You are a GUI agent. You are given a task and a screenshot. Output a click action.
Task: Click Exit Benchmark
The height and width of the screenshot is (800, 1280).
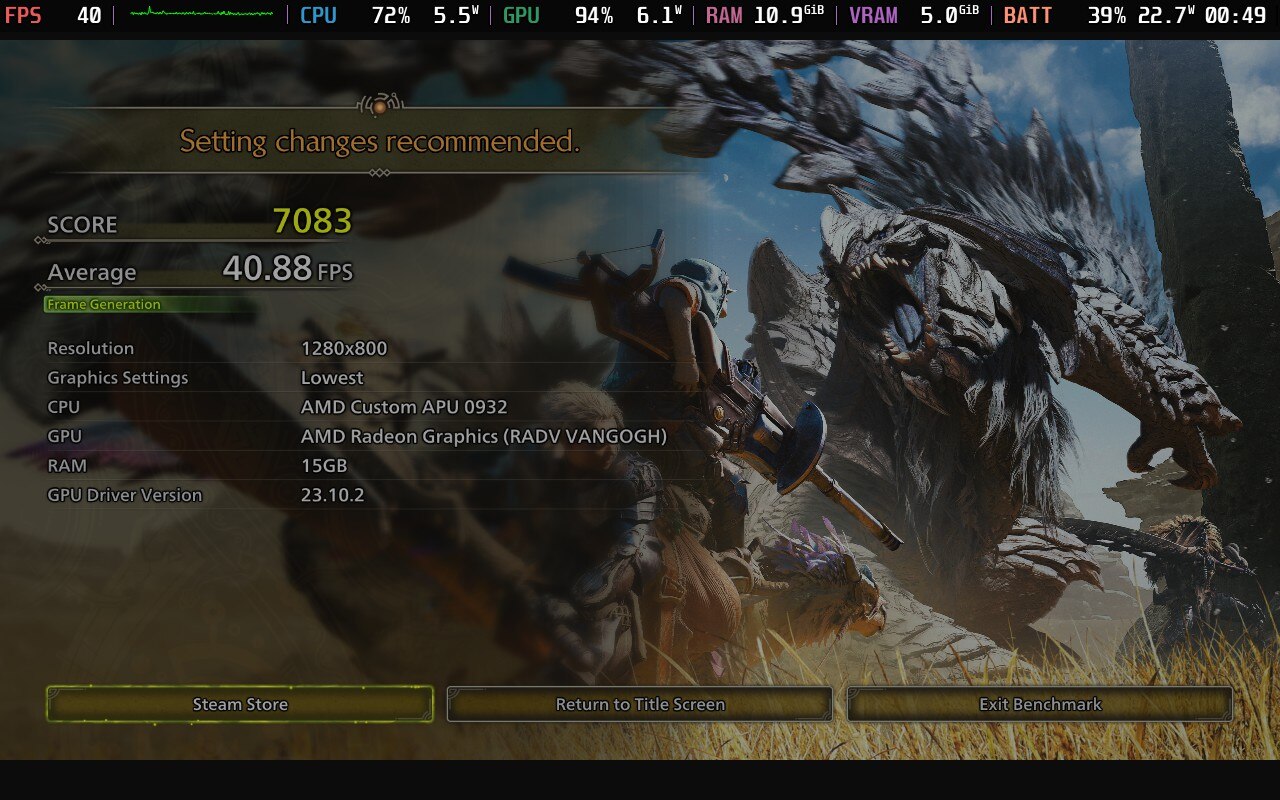pos(1039,704)
